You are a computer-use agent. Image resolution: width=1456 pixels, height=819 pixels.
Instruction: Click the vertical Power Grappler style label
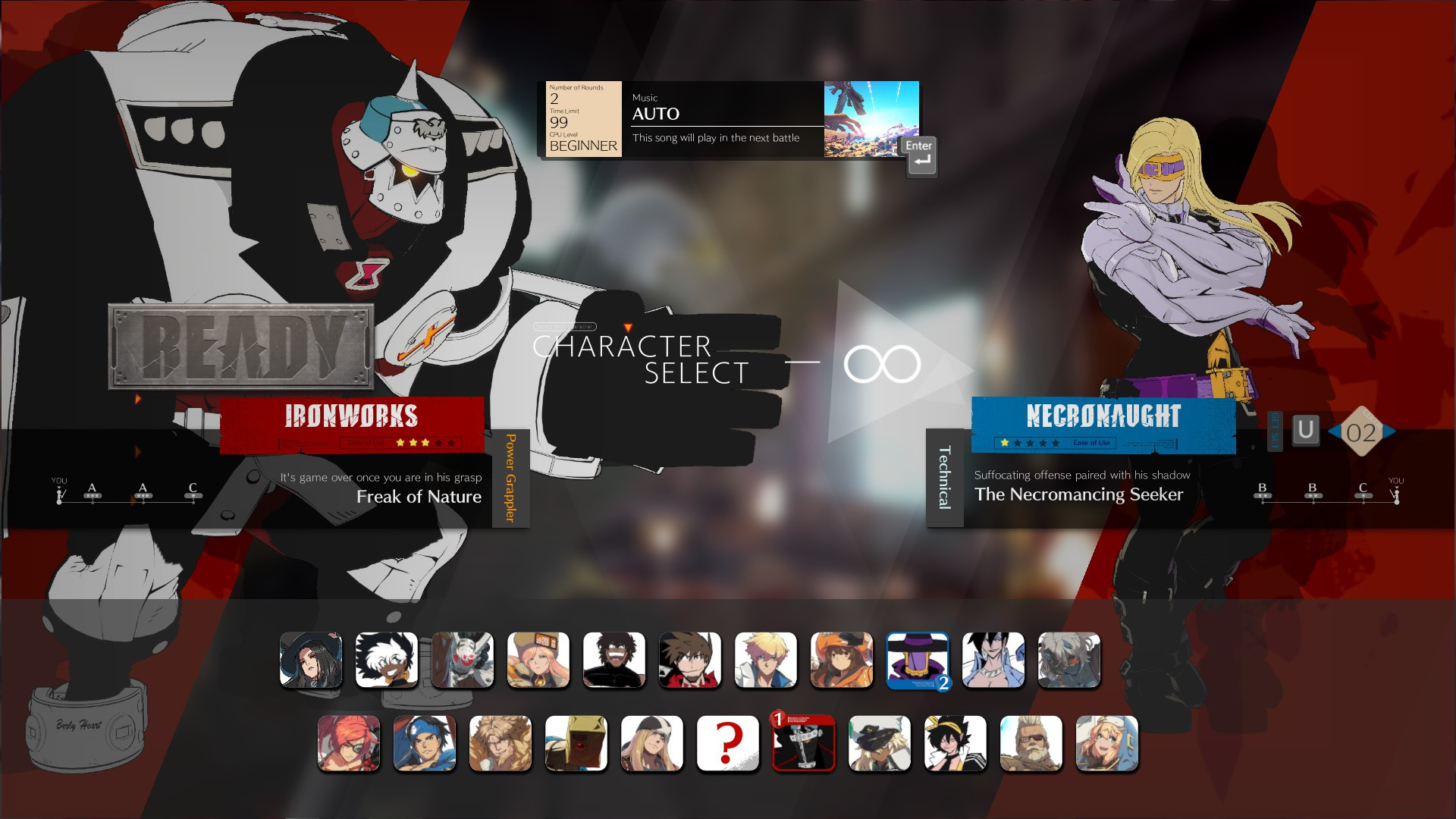tap(511, 478)
